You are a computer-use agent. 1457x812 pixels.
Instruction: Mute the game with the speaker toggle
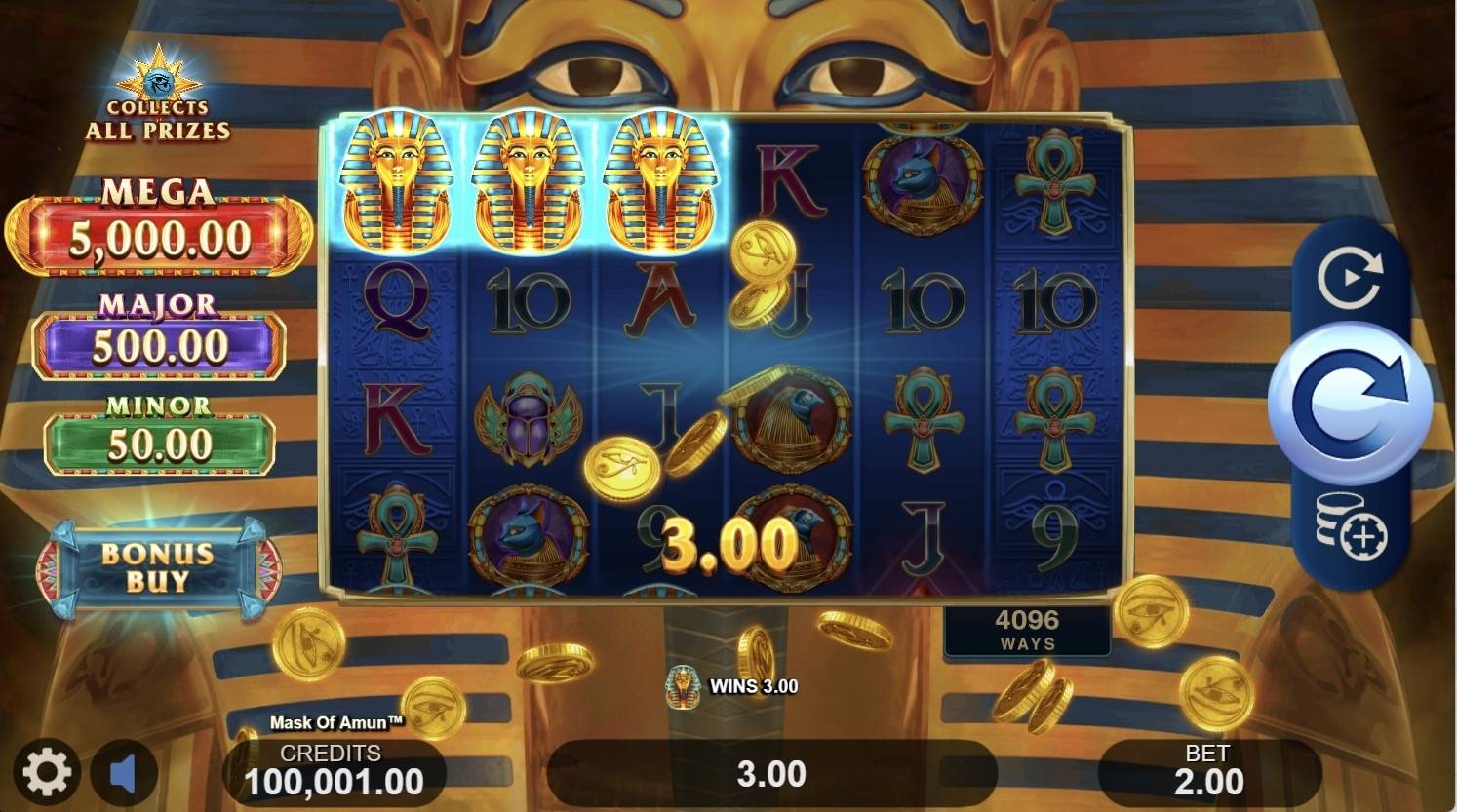123,770
